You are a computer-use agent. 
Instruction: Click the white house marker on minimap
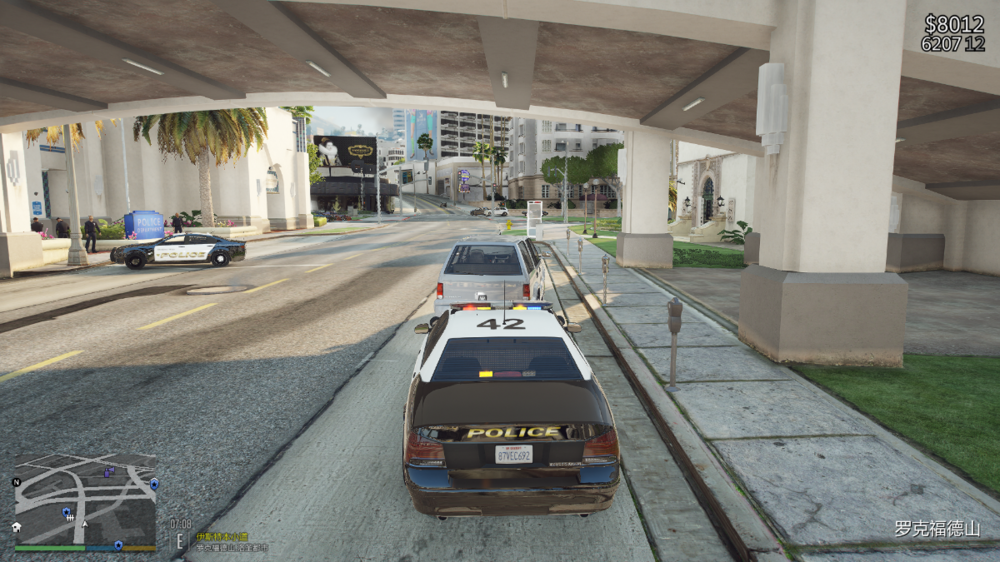coord(17,527)
